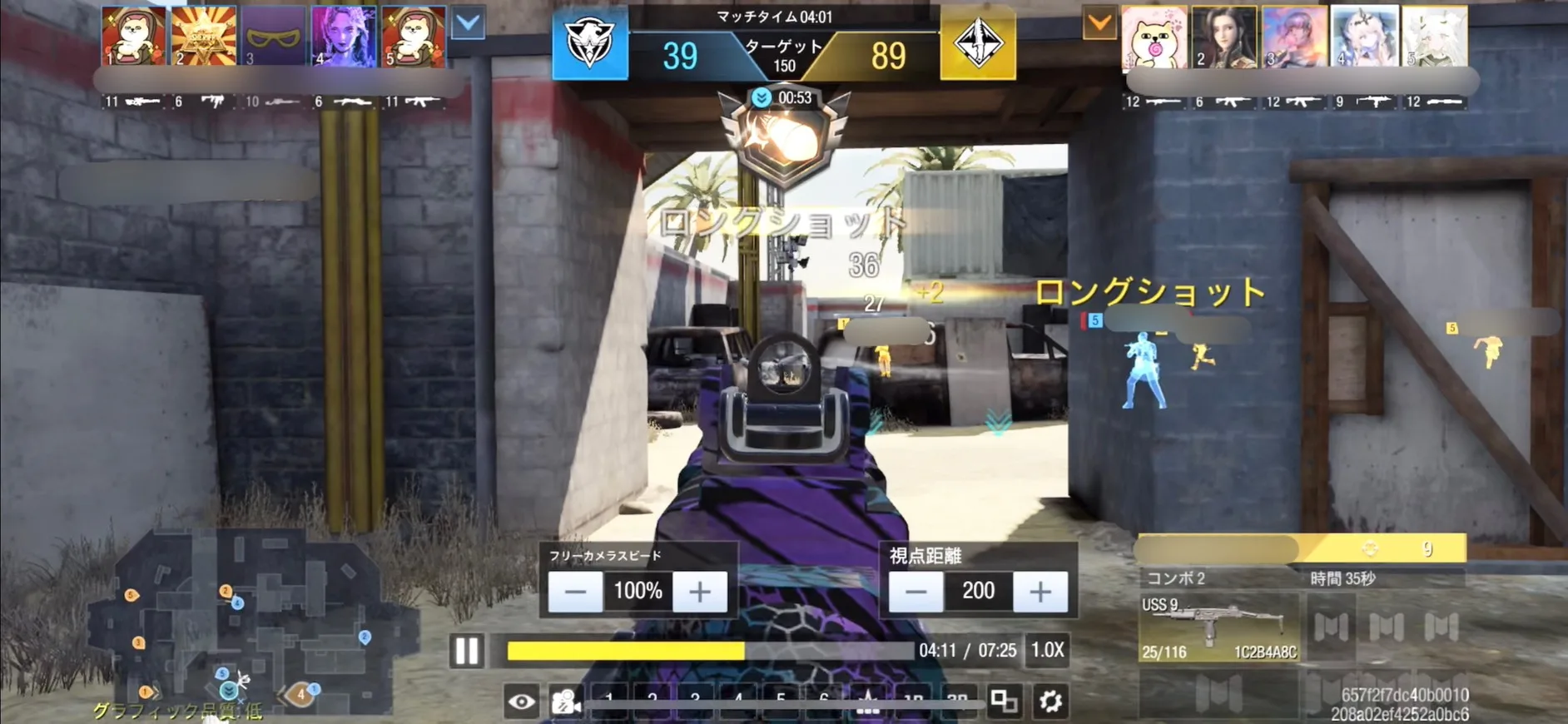Viewport: 1568px width, 724px height.
Task: Spectate the gold star badge player
Action: [x=204, y=37]
